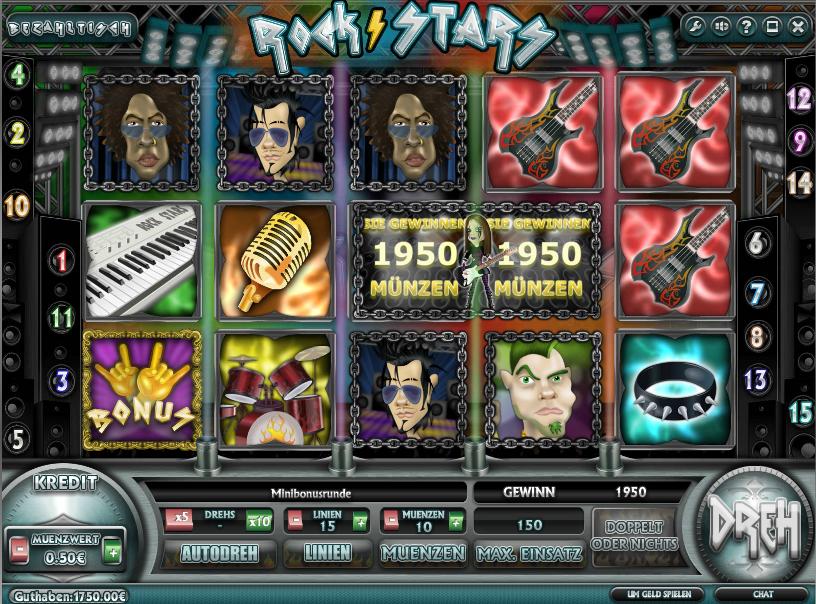This screenshot has height=604, width=816.
Task: Open help with the question mark
Action: 747,26
